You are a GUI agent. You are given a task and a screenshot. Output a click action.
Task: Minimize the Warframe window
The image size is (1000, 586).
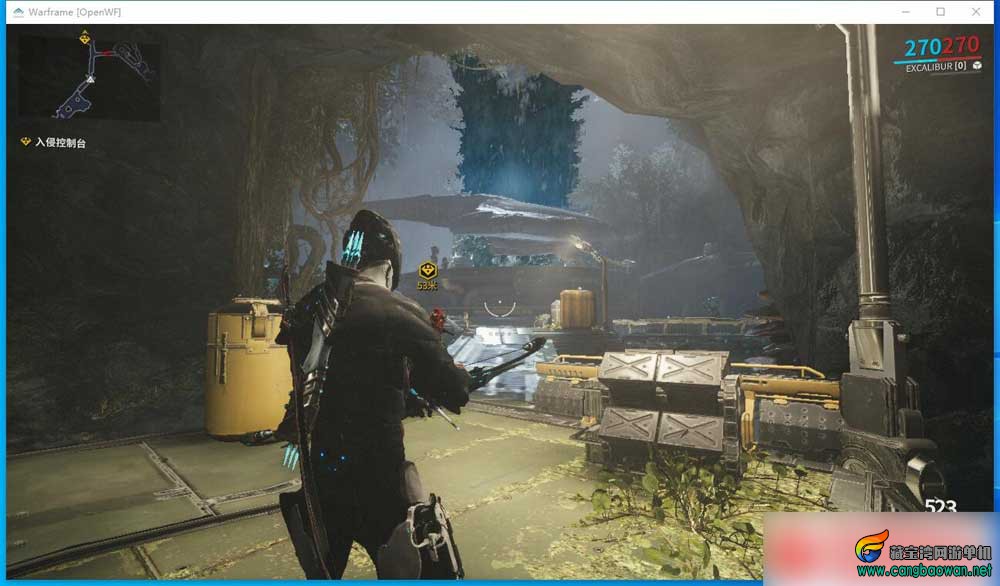[906, 12]
